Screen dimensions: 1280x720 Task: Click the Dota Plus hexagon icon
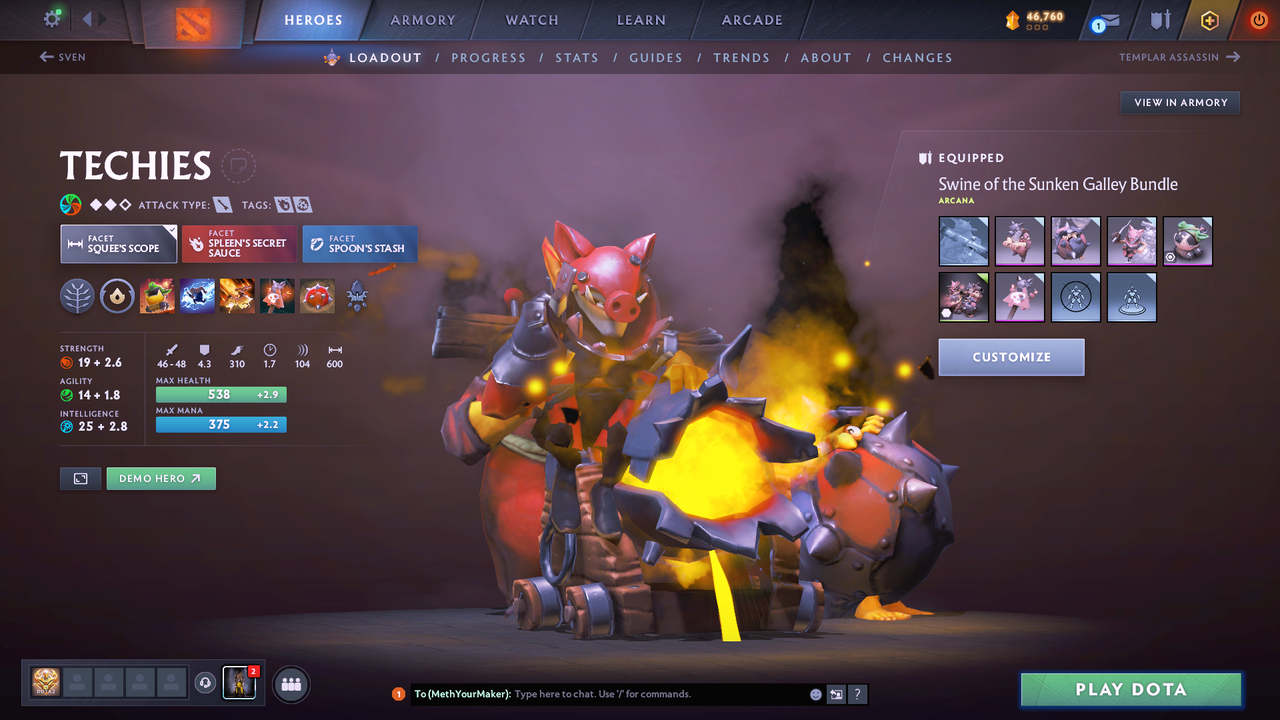point(1209,20)
